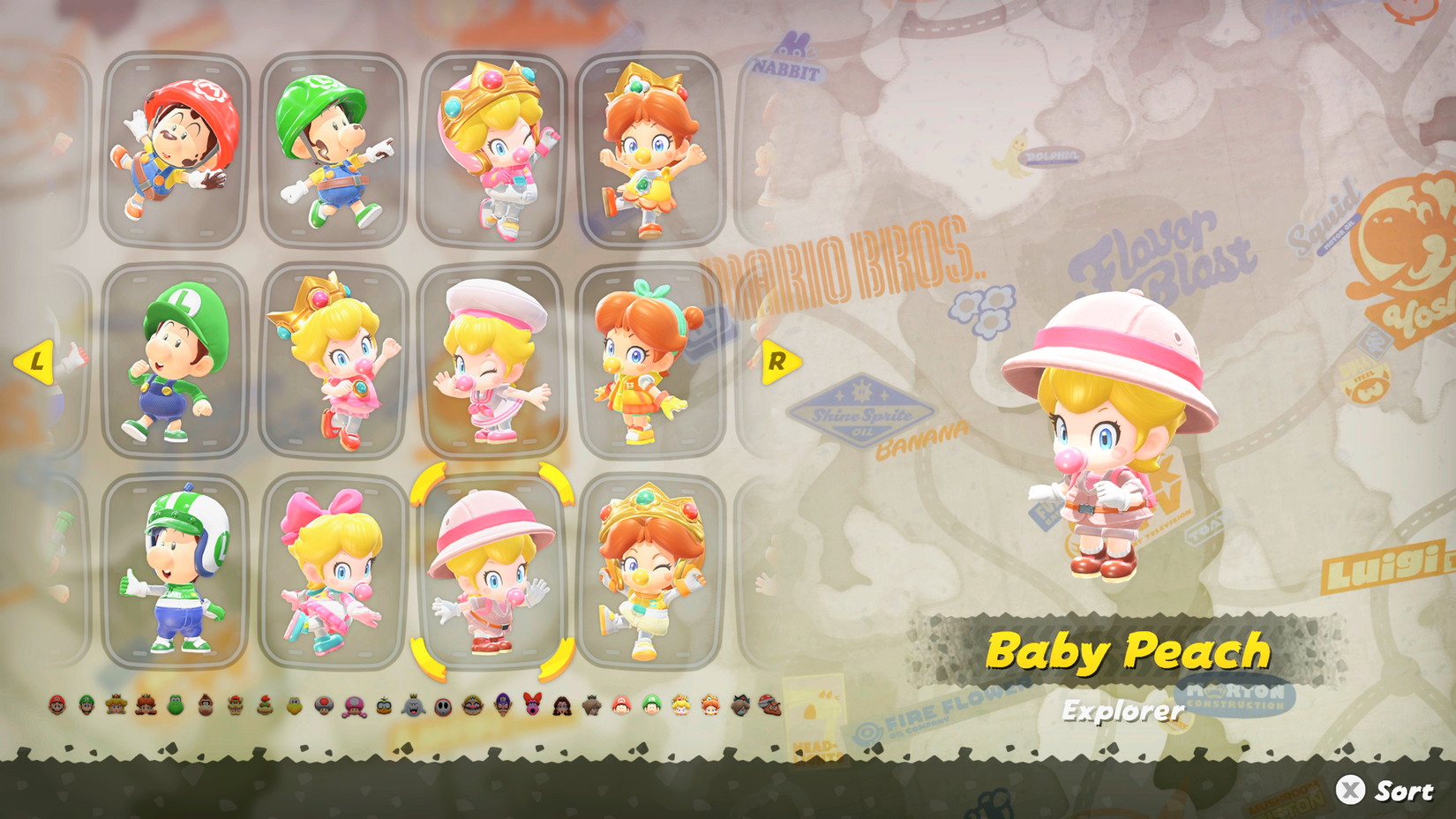
Task: Select the Yoshi character icon
Action: 176,707
